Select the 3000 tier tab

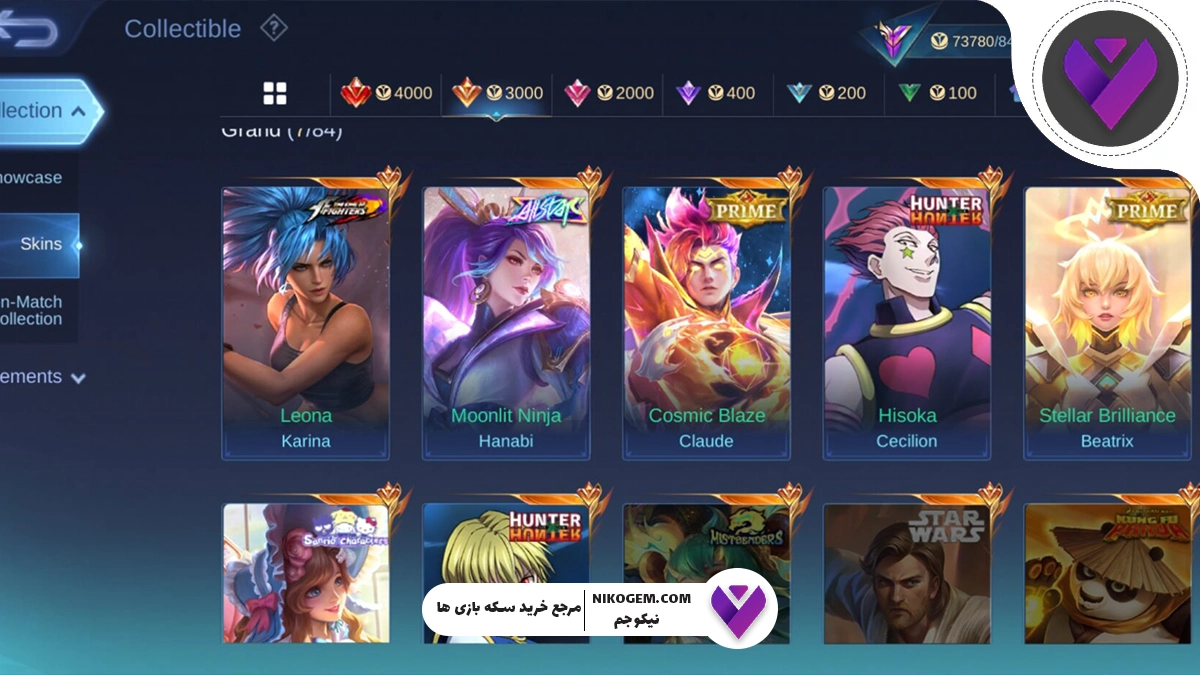point(497,93)
